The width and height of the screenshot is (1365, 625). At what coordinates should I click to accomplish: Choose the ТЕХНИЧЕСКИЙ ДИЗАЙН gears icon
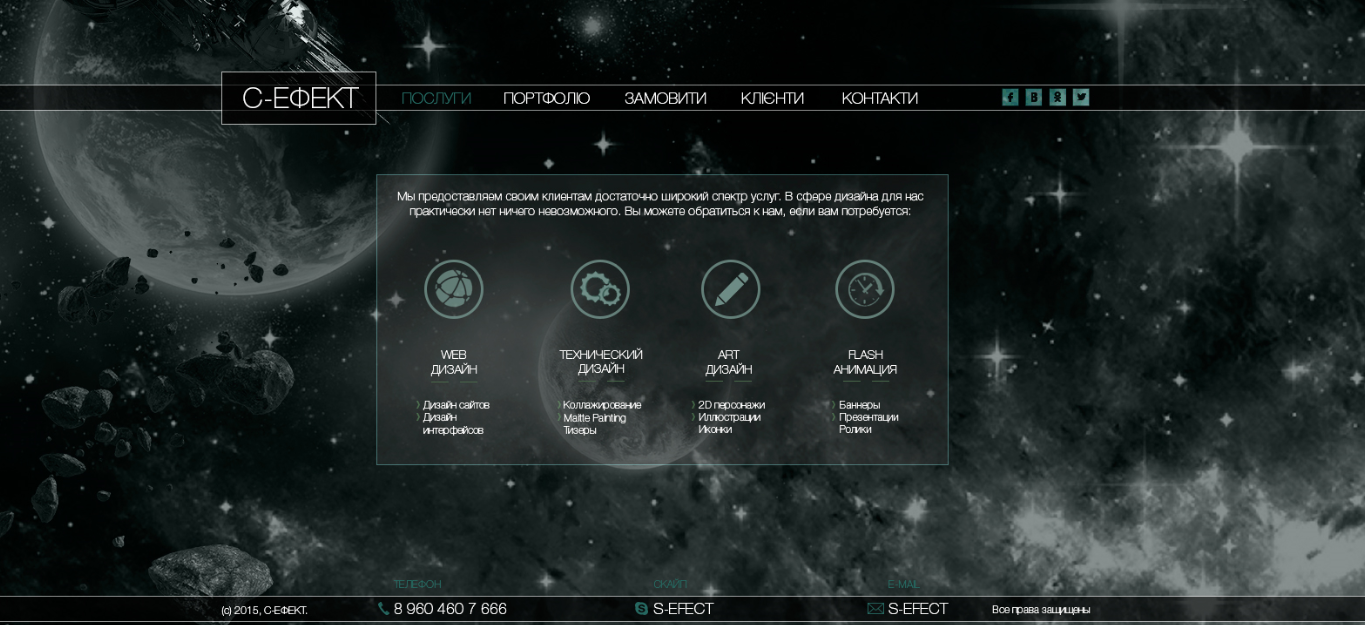(600, 290)
